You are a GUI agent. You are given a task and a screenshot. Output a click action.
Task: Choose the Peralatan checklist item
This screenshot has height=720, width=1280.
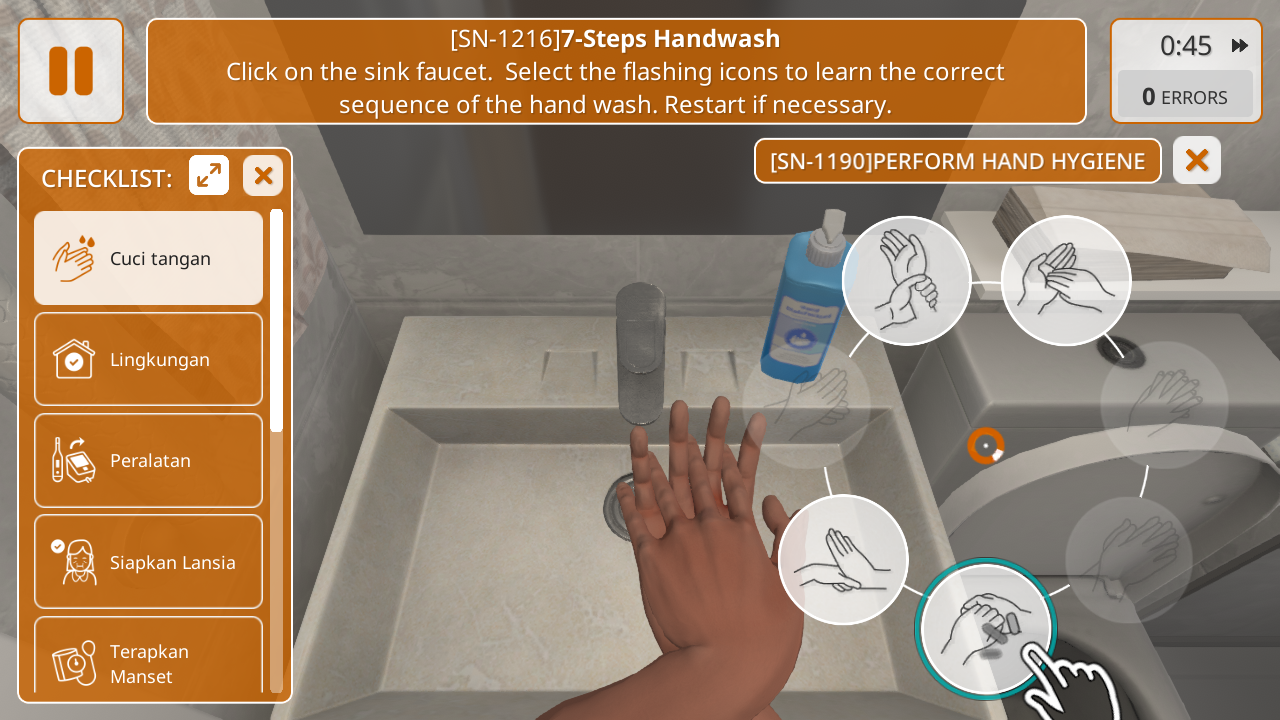click(149, 461)
